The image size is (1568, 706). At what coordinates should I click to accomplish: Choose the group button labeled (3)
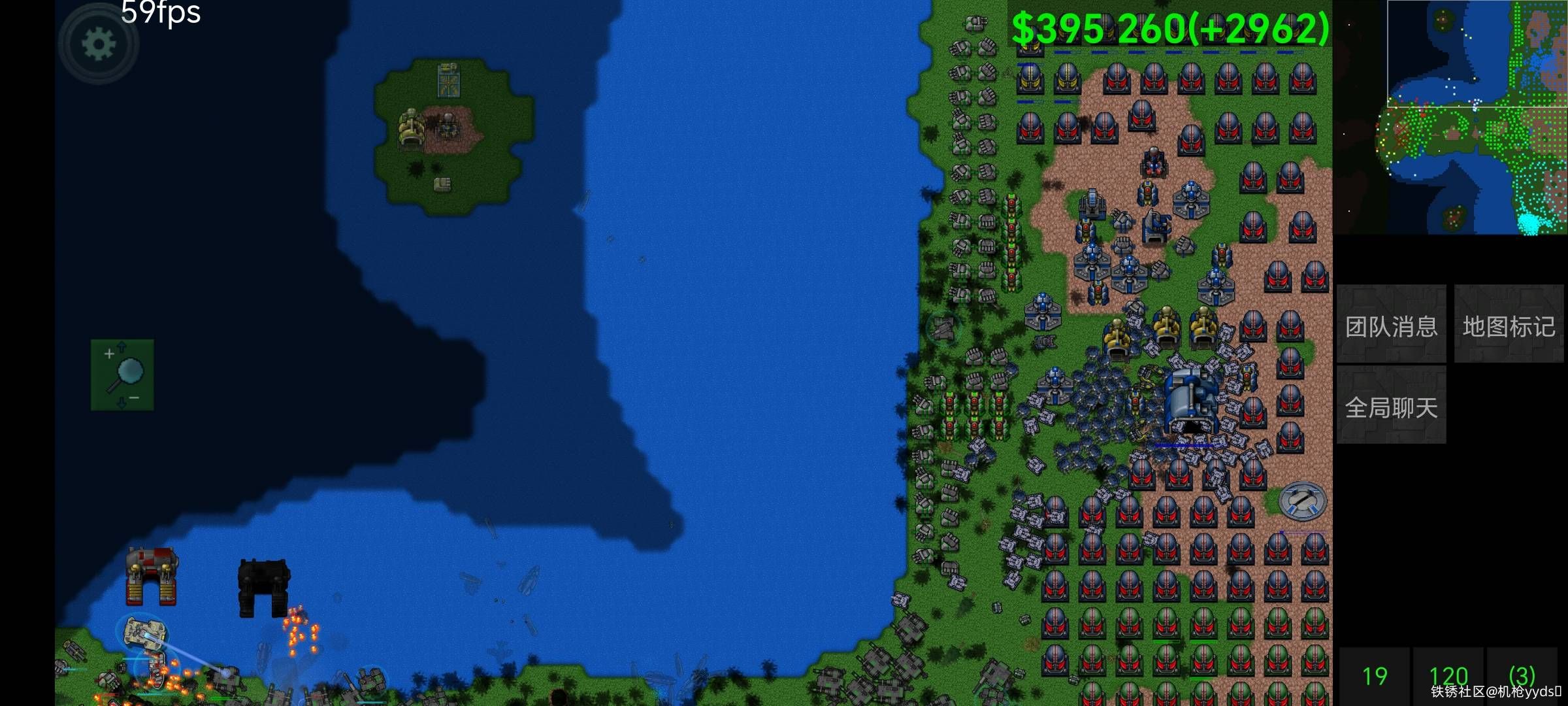tap(1522, 675)
